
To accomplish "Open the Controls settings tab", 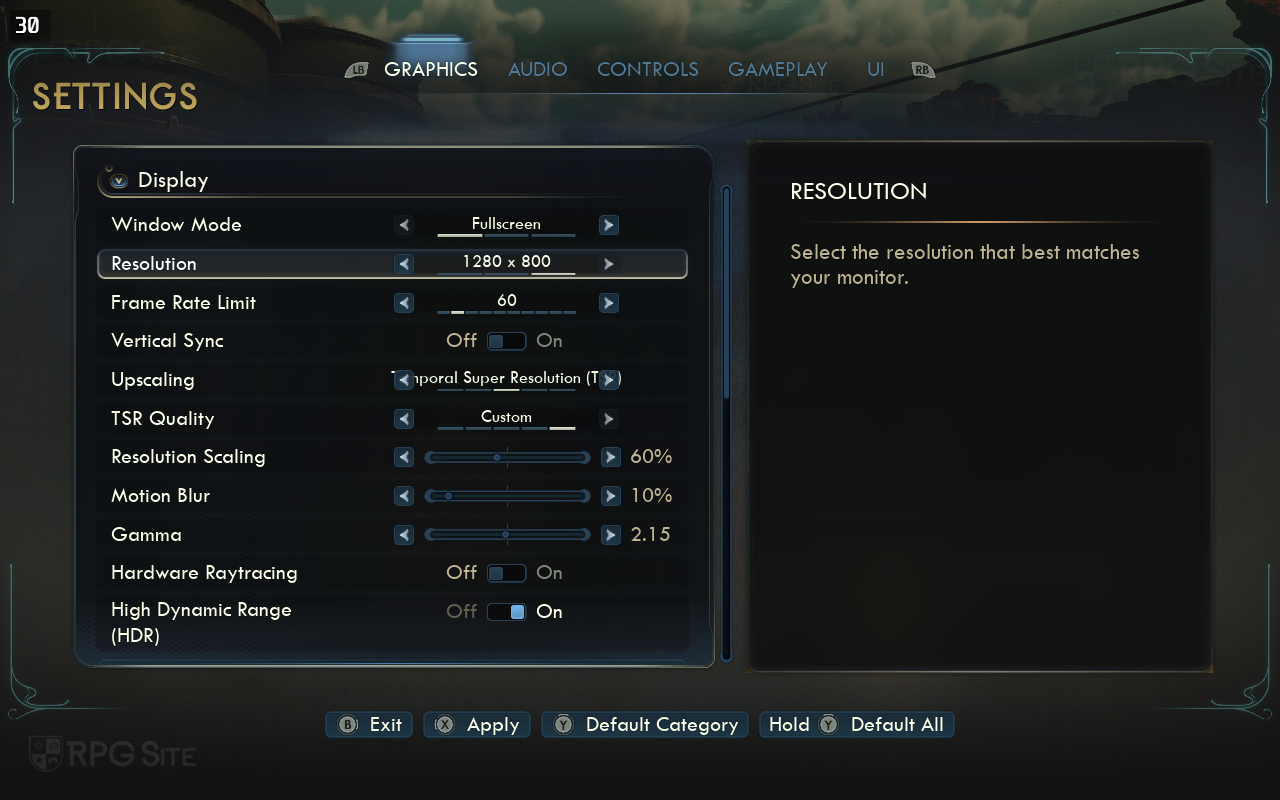I will pyautogui.click(x=647, y=69).
